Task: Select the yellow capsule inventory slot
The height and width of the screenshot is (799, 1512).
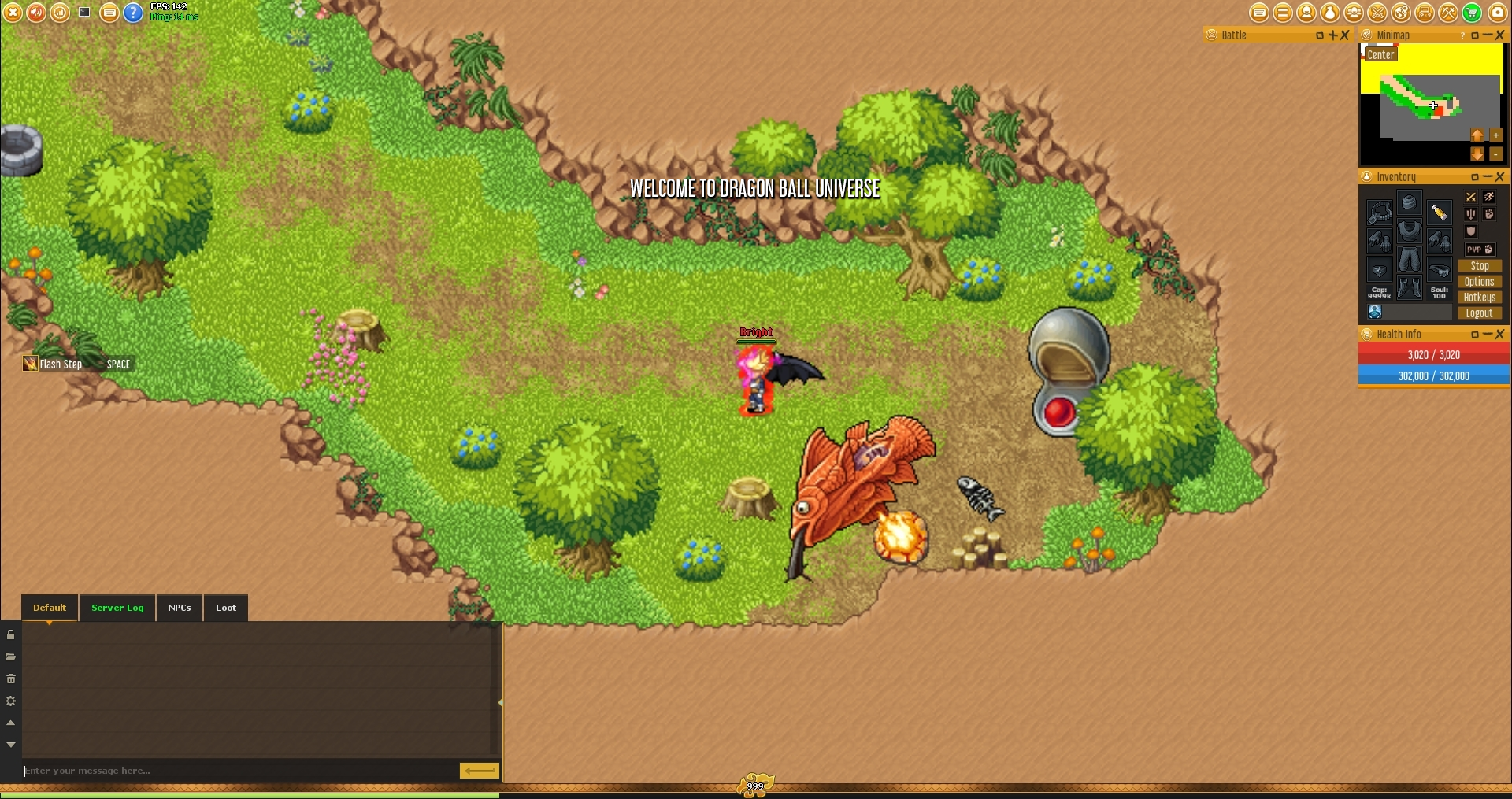Action: point(1440,213)
